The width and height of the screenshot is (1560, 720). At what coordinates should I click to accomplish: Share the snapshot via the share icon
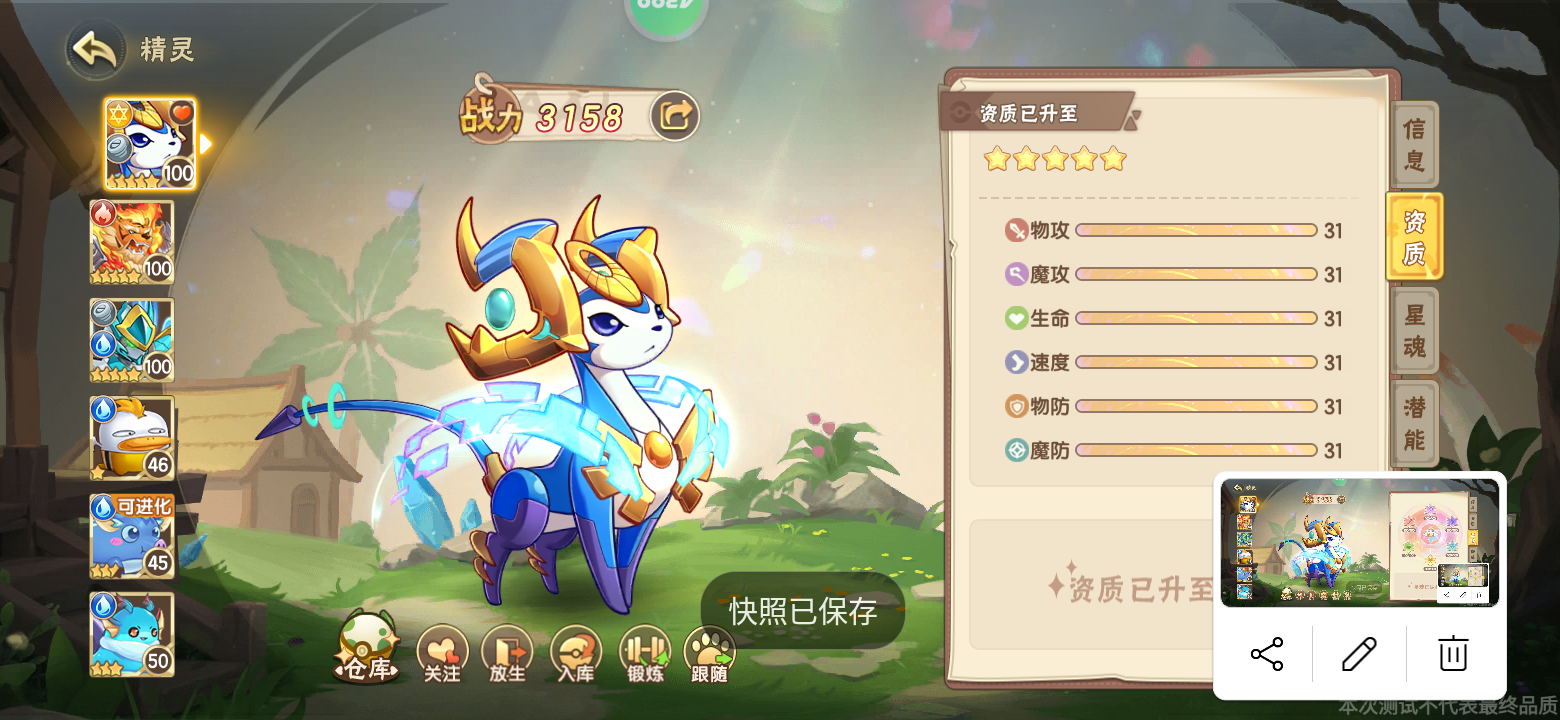(x=1268, y=652)
